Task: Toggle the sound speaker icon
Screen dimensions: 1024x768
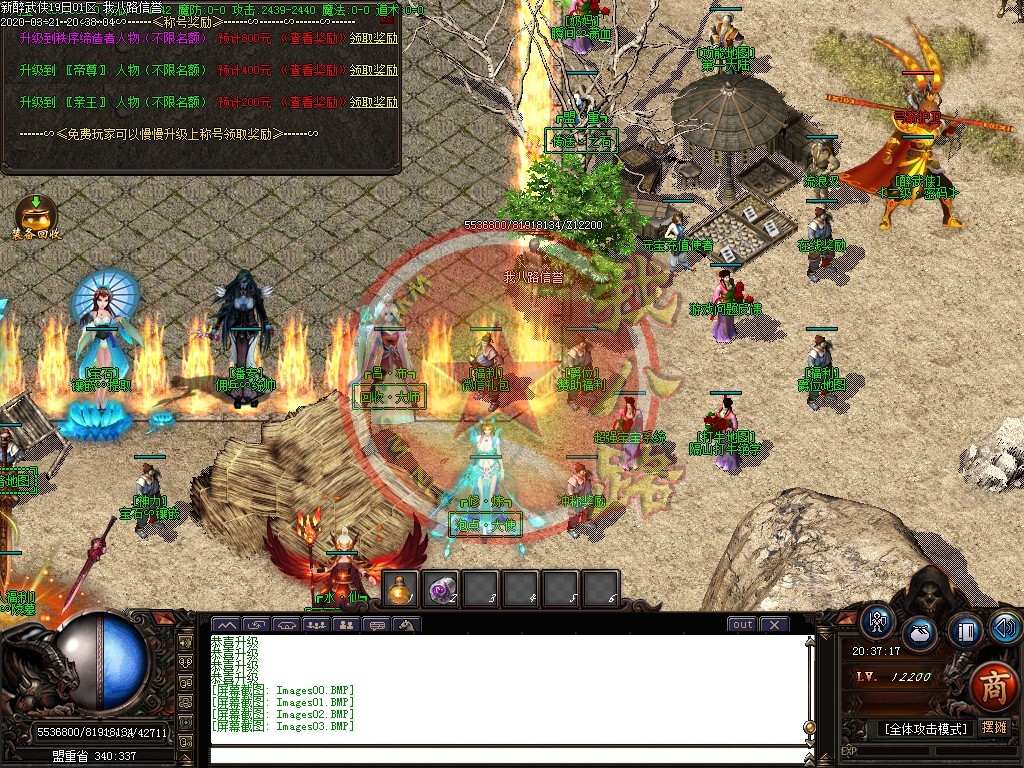Action: [x=1006, y=627]
